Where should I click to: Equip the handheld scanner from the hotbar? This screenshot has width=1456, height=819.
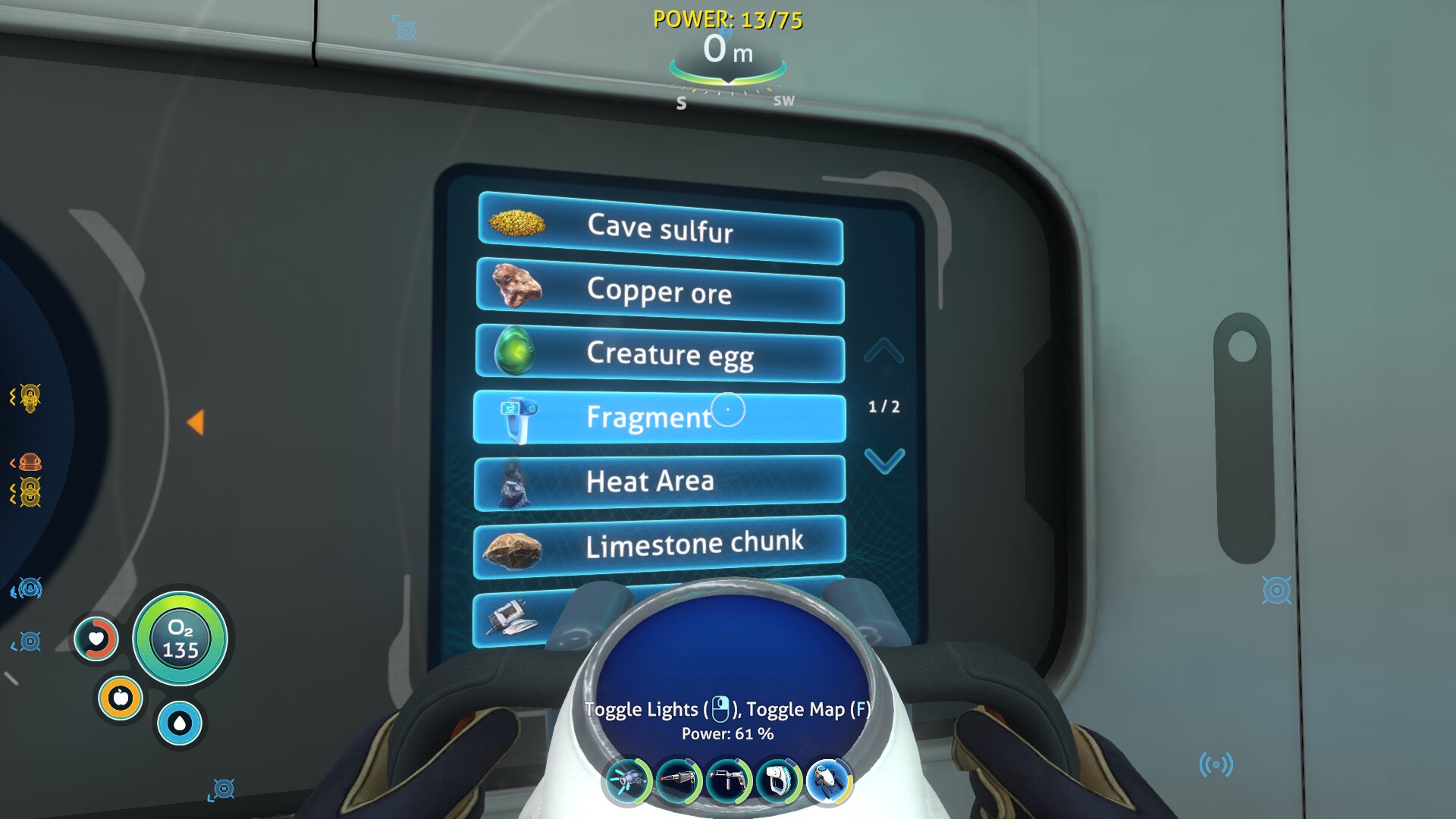(779, 780)
